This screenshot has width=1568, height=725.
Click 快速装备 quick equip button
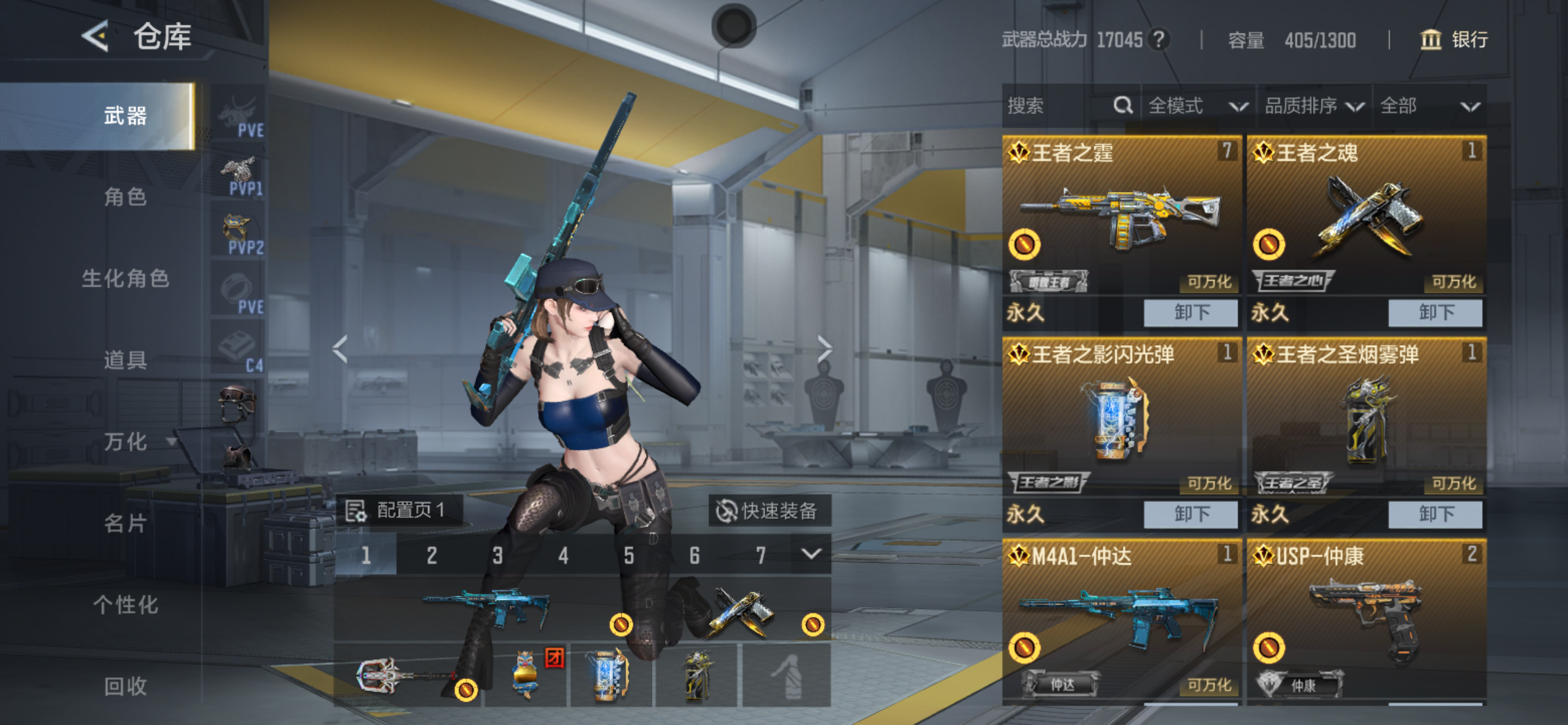coord(769,511)
